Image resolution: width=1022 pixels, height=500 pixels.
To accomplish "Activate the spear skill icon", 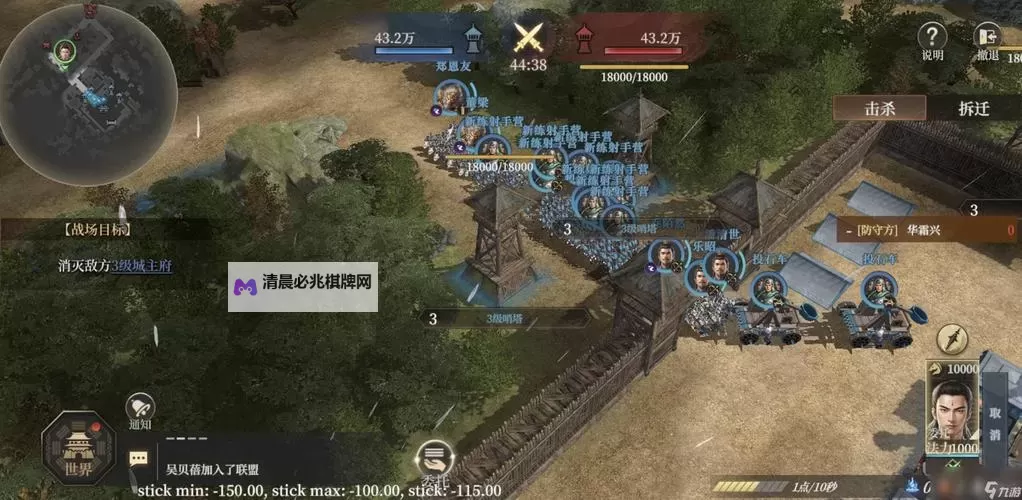I will click(x=953, y=340).
